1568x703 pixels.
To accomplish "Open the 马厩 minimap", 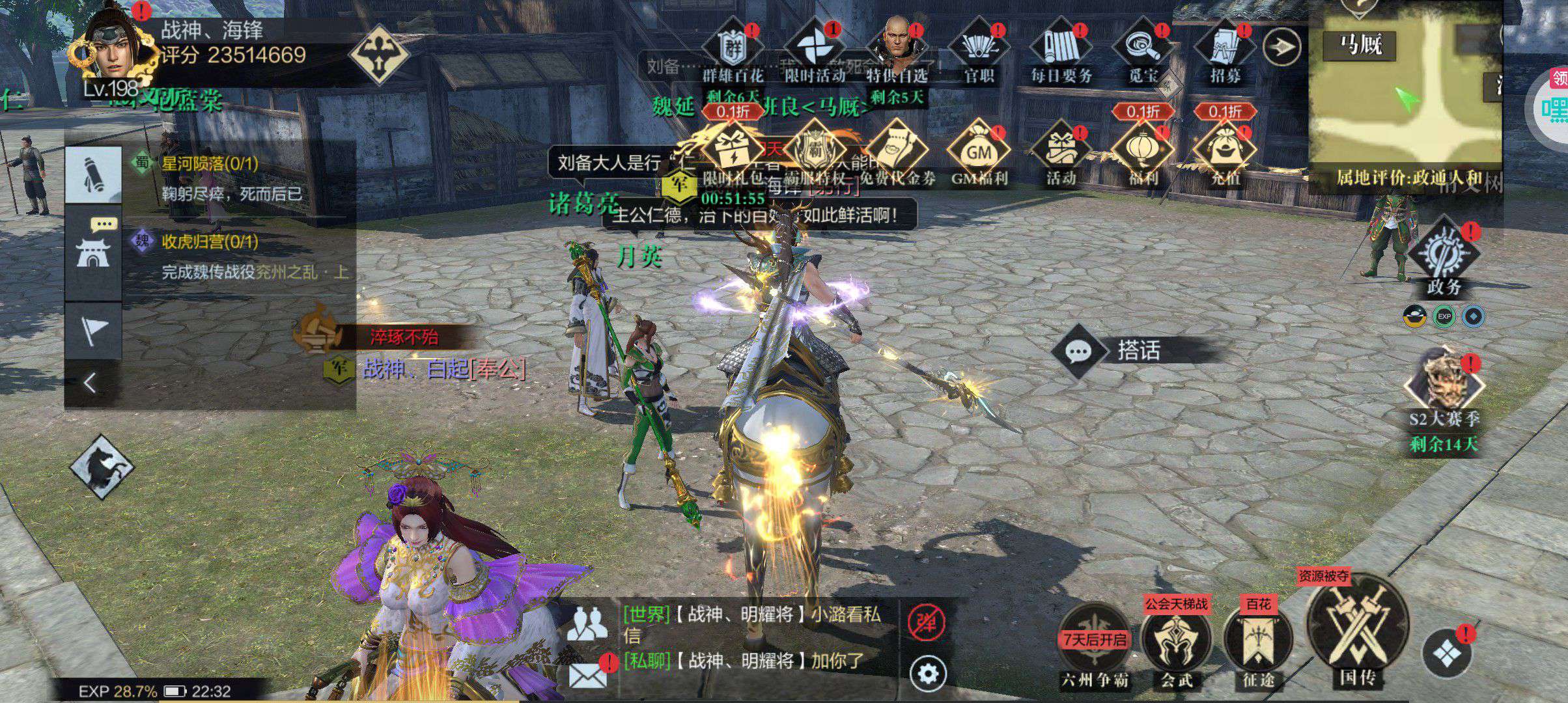I will (1407, 98).
